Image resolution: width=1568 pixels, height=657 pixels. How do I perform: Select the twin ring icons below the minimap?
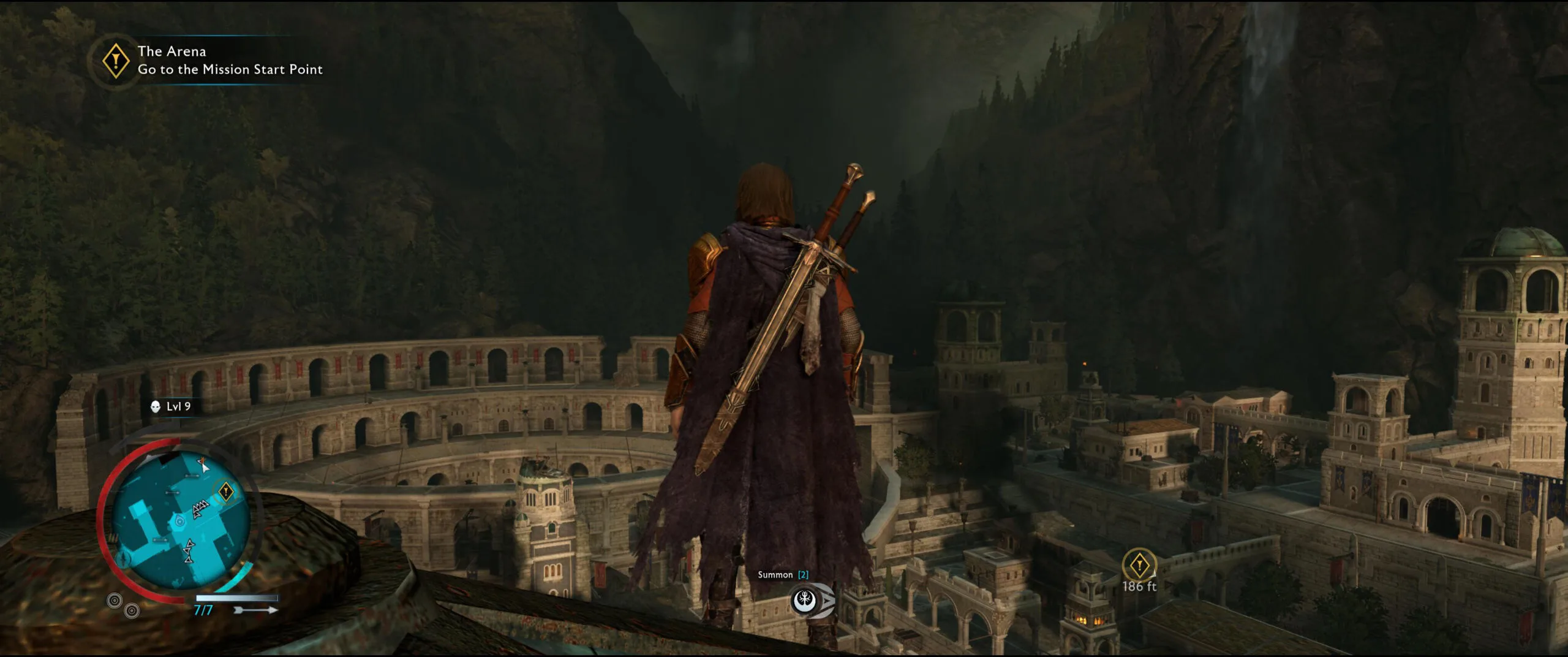pyautogui.click(x=123, y=605)
